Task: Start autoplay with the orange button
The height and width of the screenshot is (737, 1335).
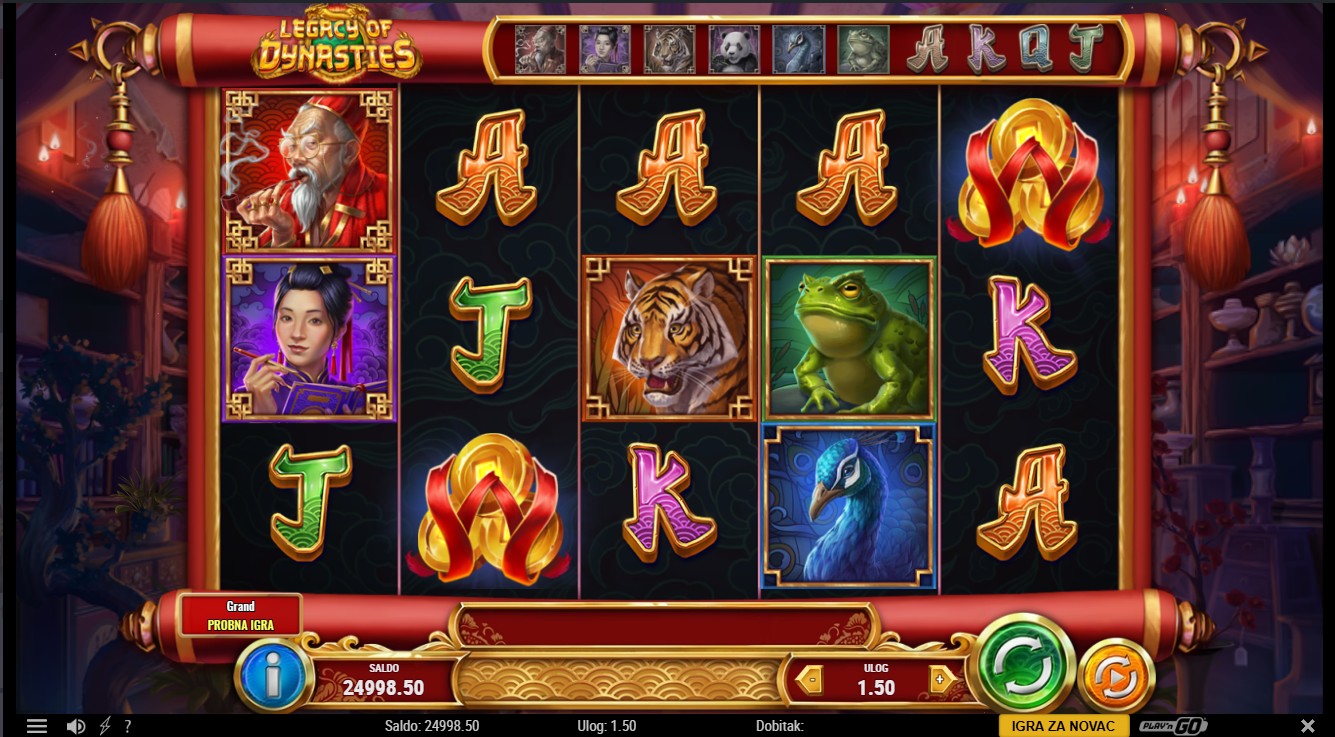Action: [1115, 679]
